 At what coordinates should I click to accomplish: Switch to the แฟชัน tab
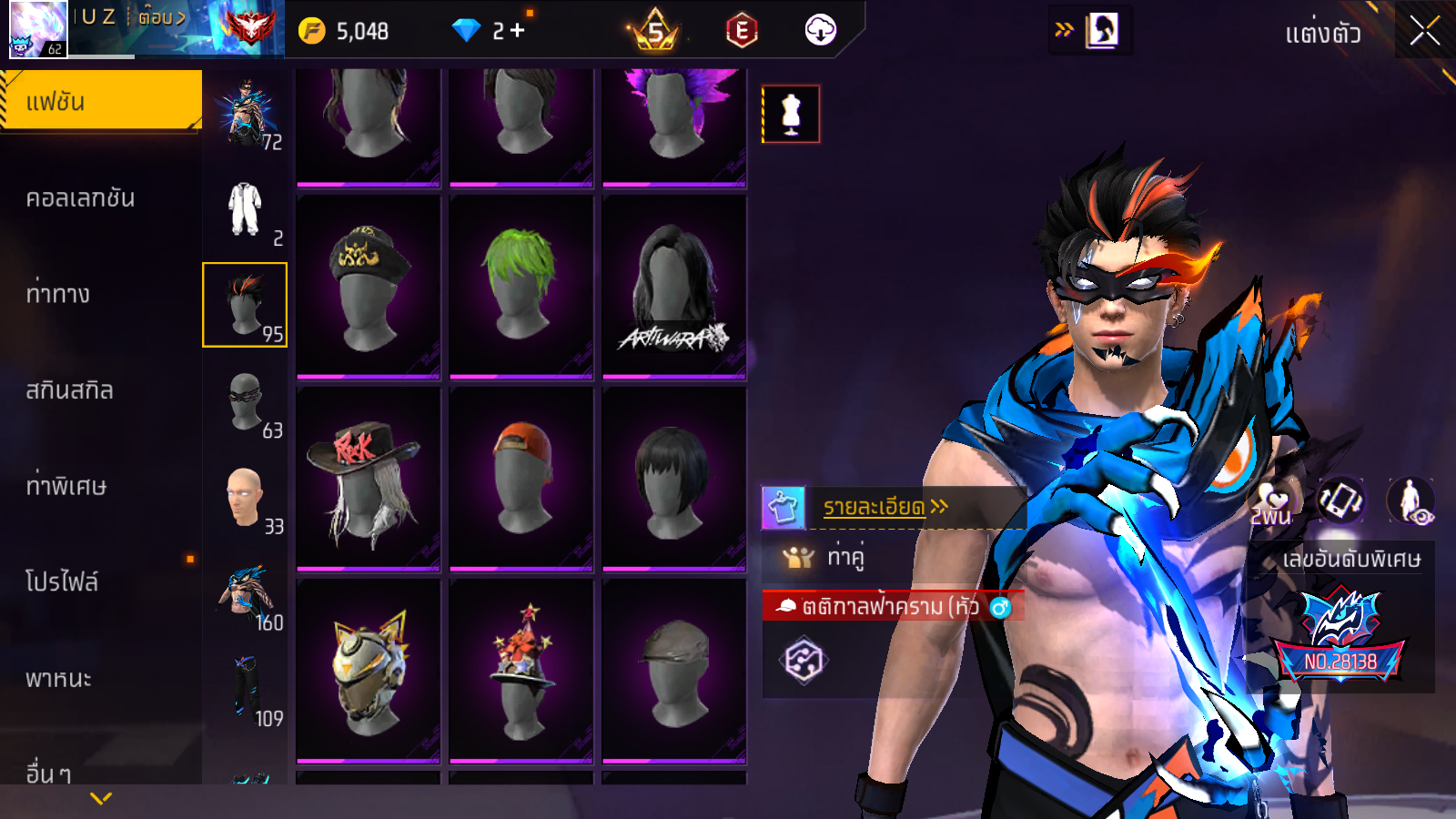[100, 101]
